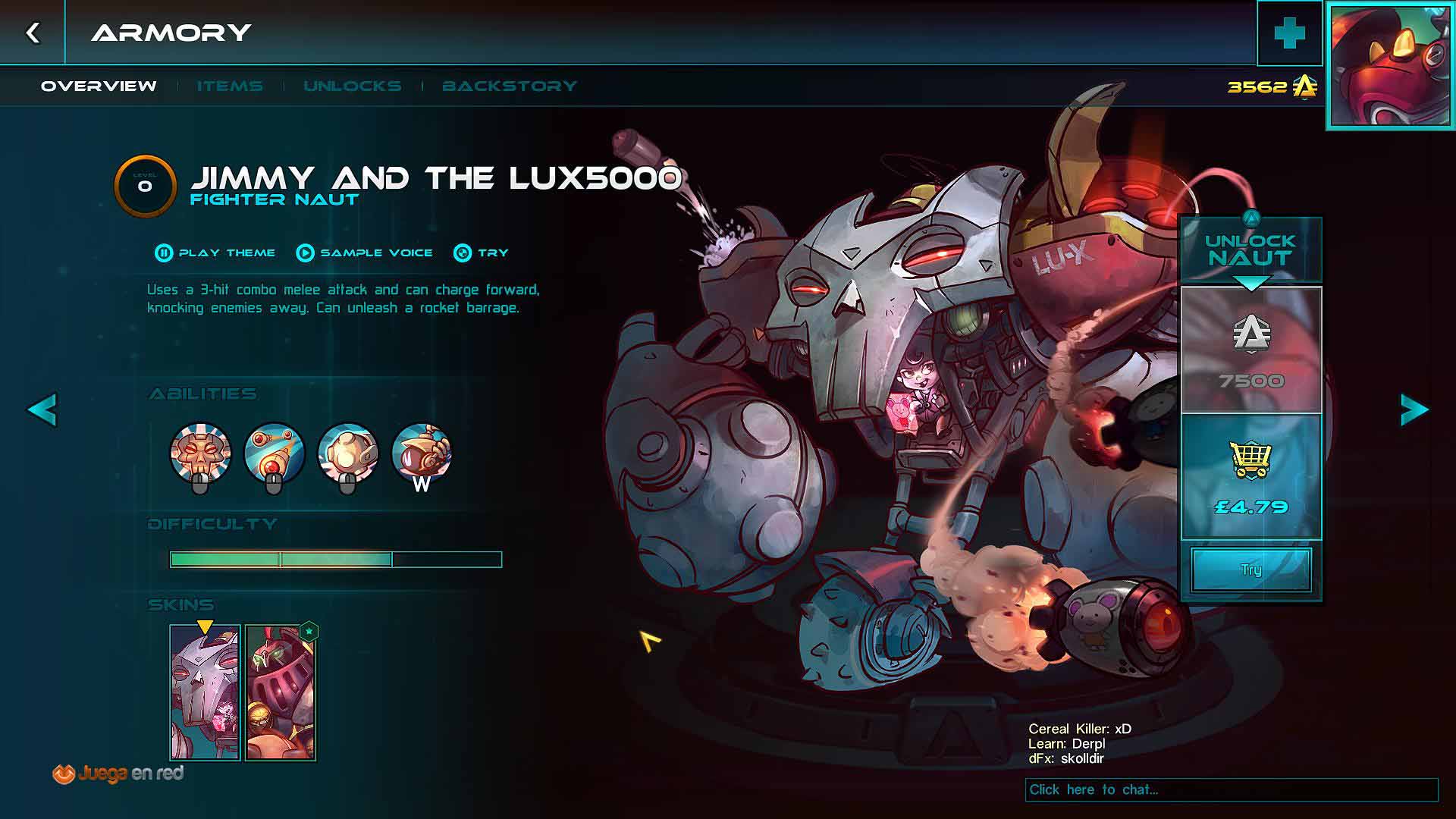1456x819 pixels.
Task: Buy the naut for £4.79
Action: [1251, 477]
